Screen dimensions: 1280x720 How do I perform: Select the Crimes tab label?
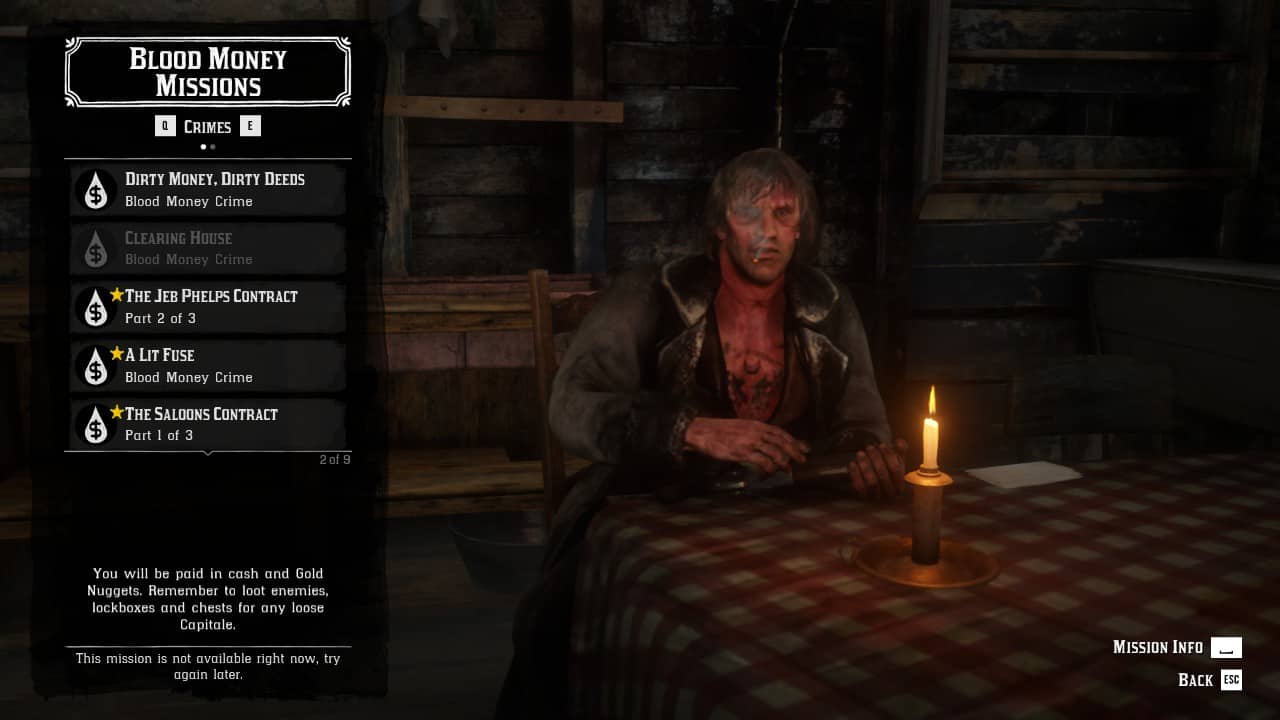point(207,126)
